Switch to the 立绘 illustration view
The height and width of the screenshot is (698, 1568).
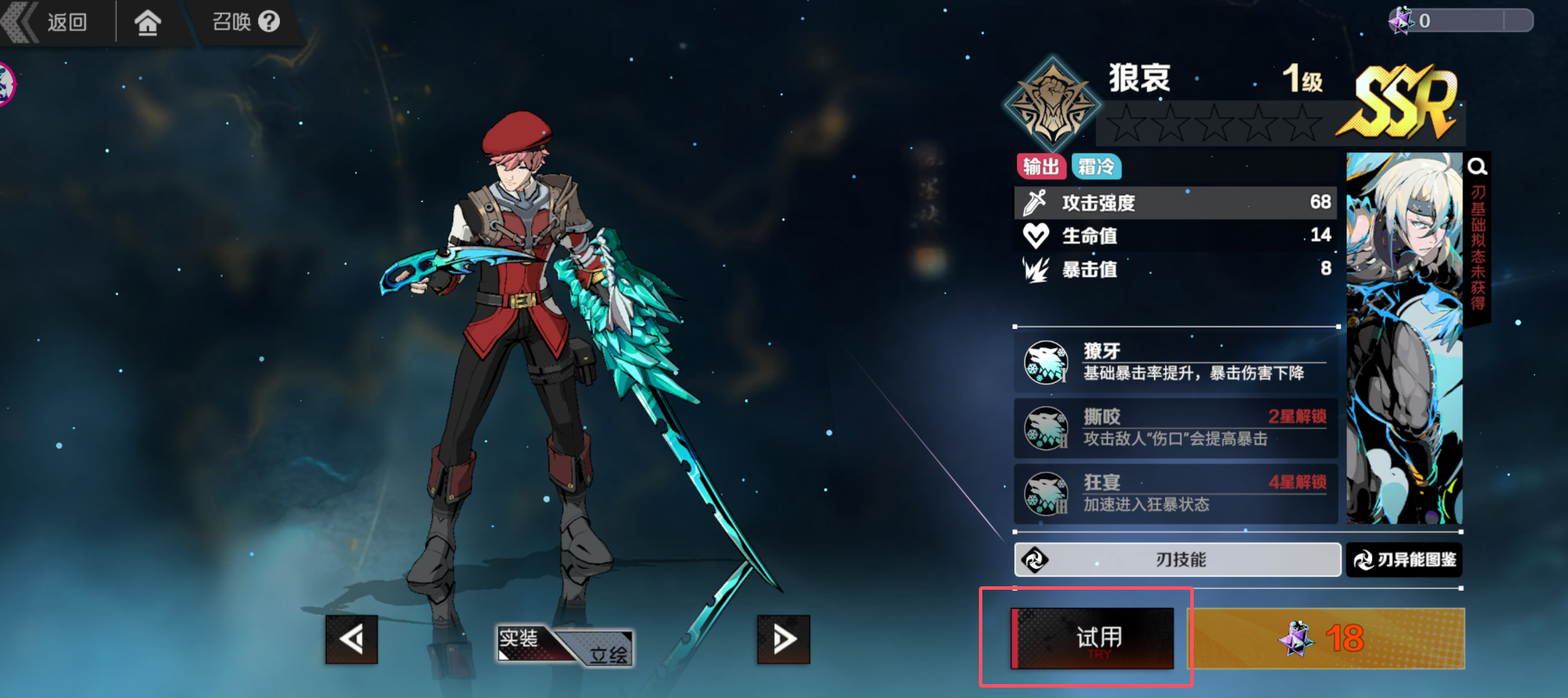608,654
